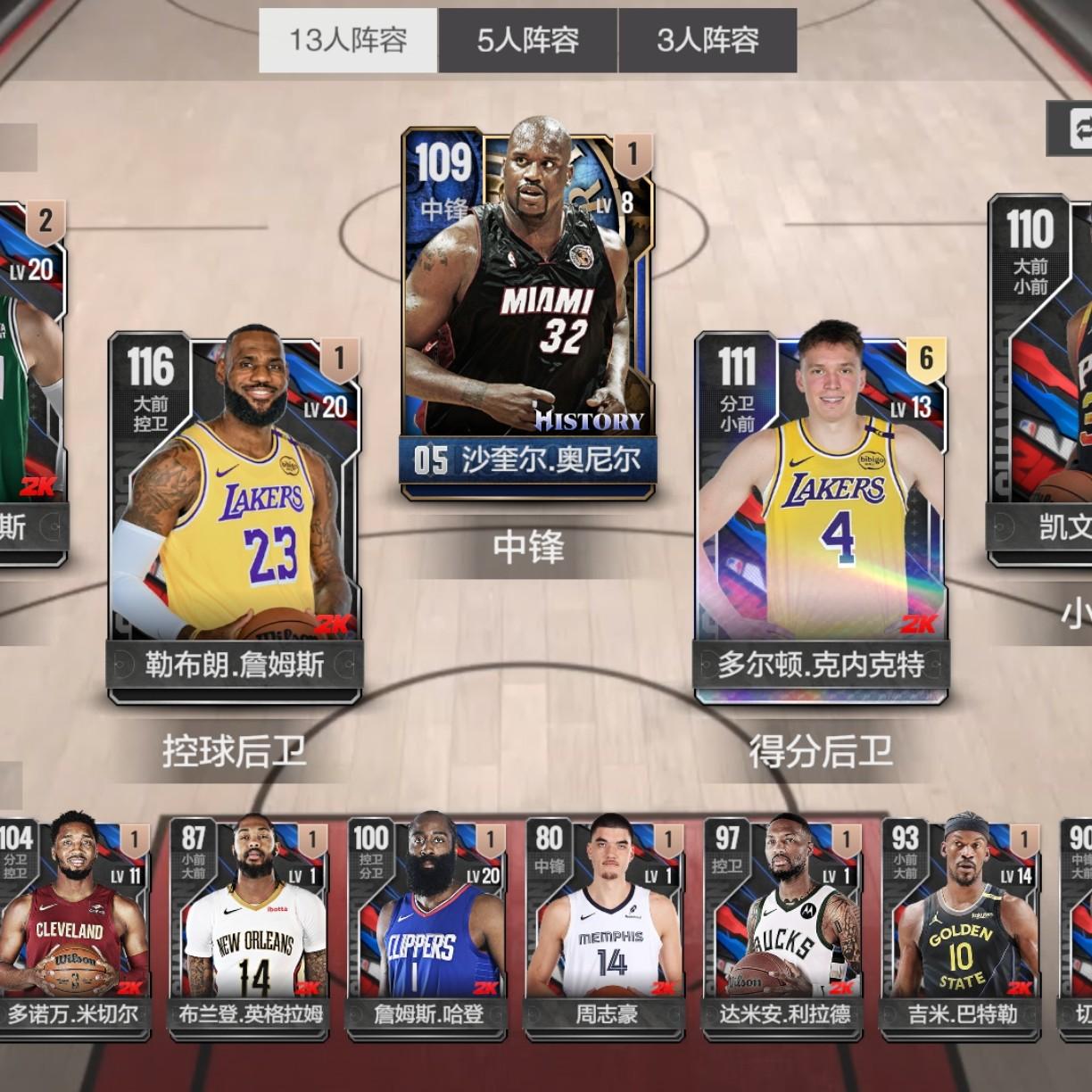Click the swap arrows button at right edge
Screen dimensions: 1092x1092
pyautogui.click(x=1073, y=126)
